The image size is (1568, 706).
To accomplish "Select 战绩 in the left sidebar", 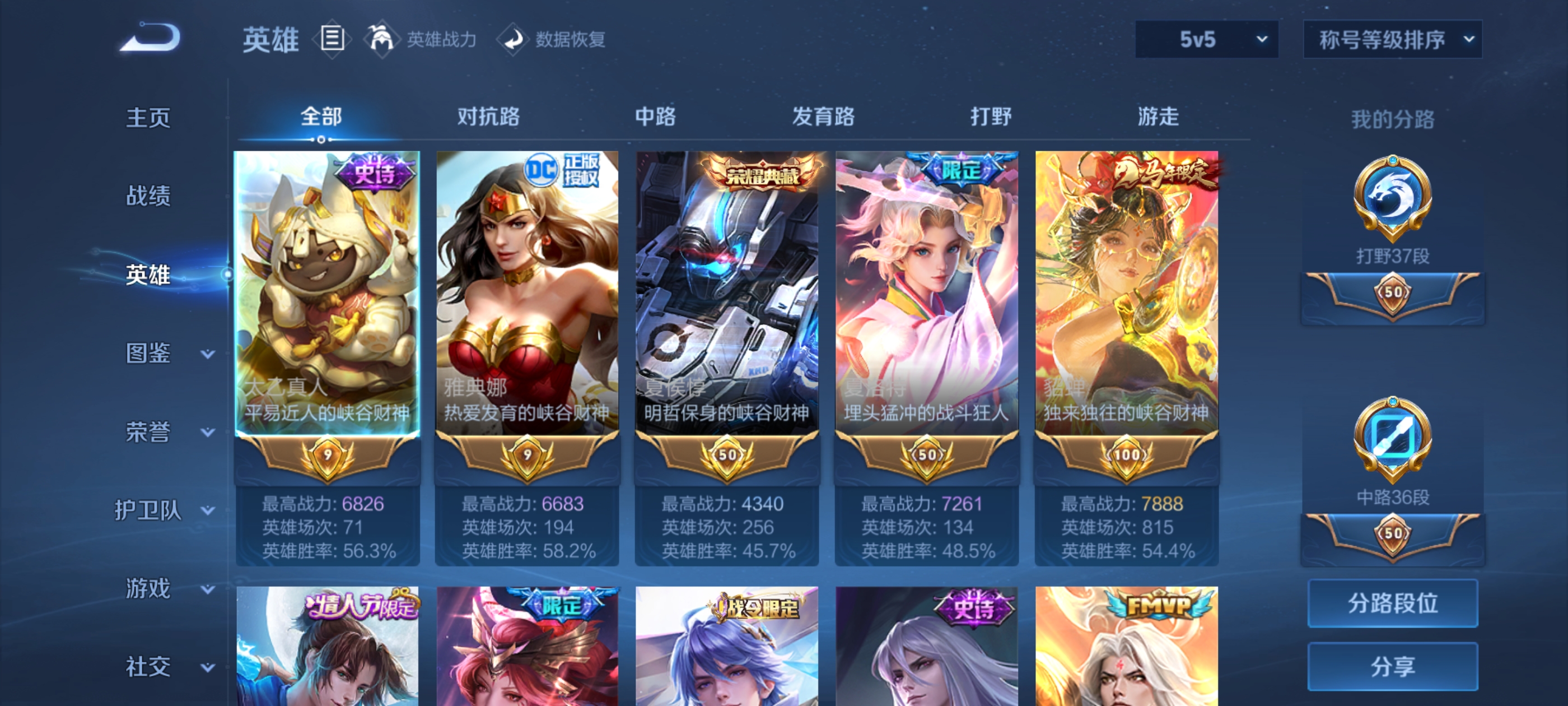I will pyautogui.click(x=148, y=197).
